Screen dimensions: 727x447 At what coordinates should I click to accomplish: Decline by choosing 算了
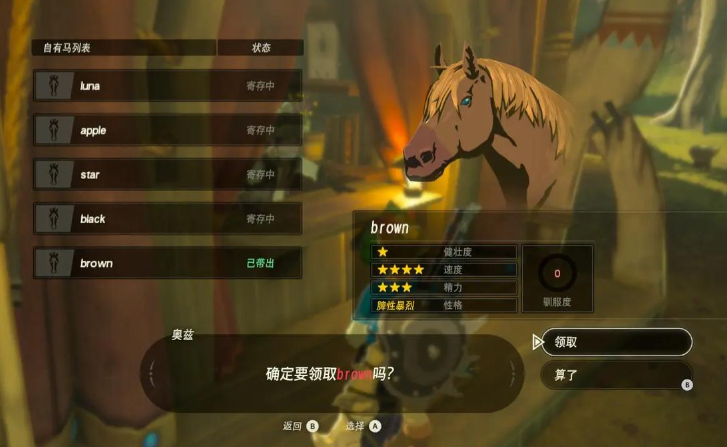click(x=616, y=376)
